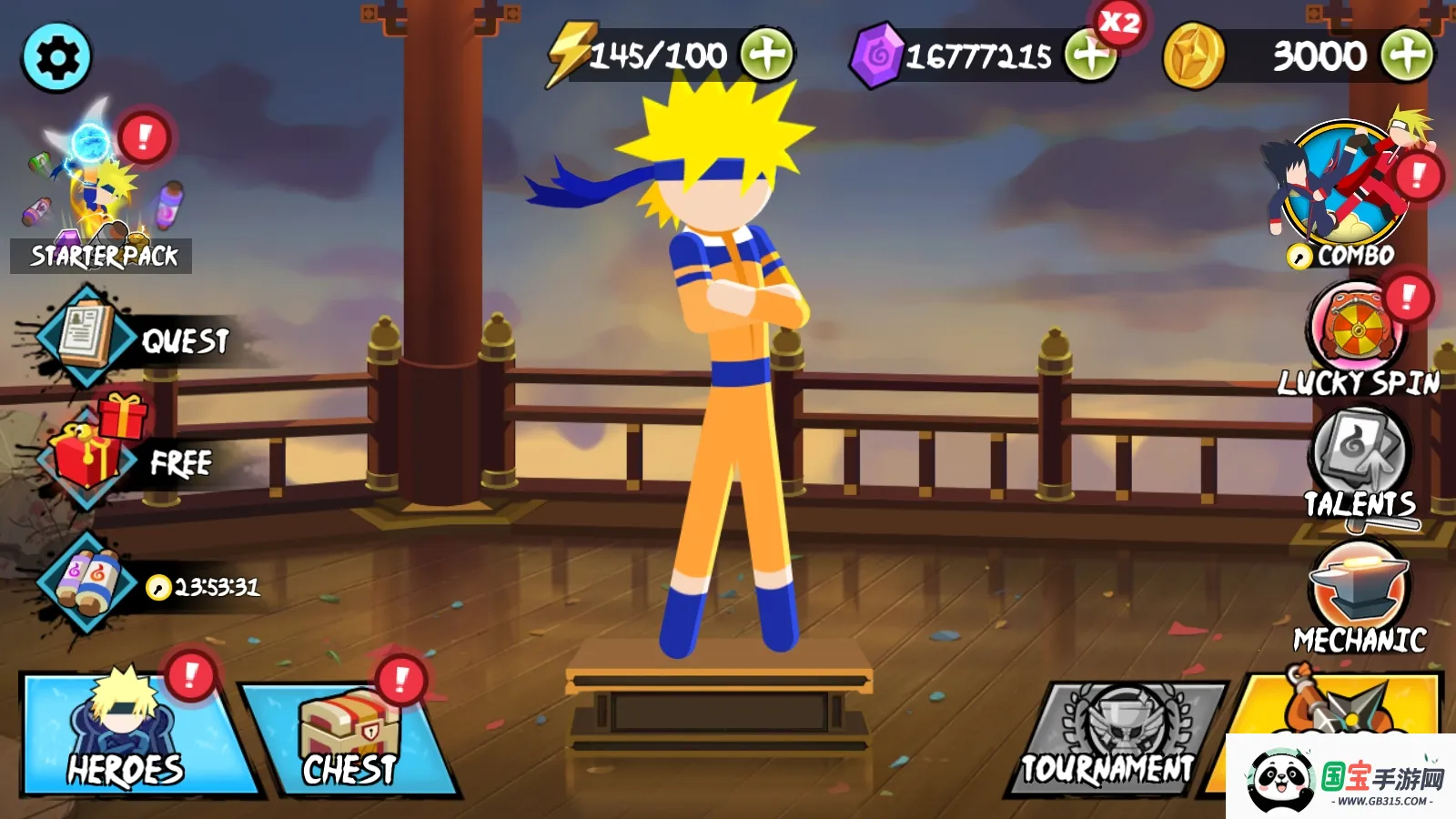Image resolution: width=1456 pixels, height=819 pixels.
Task: Open the Mechanic anvil menu
Action: pos(1359,592)
